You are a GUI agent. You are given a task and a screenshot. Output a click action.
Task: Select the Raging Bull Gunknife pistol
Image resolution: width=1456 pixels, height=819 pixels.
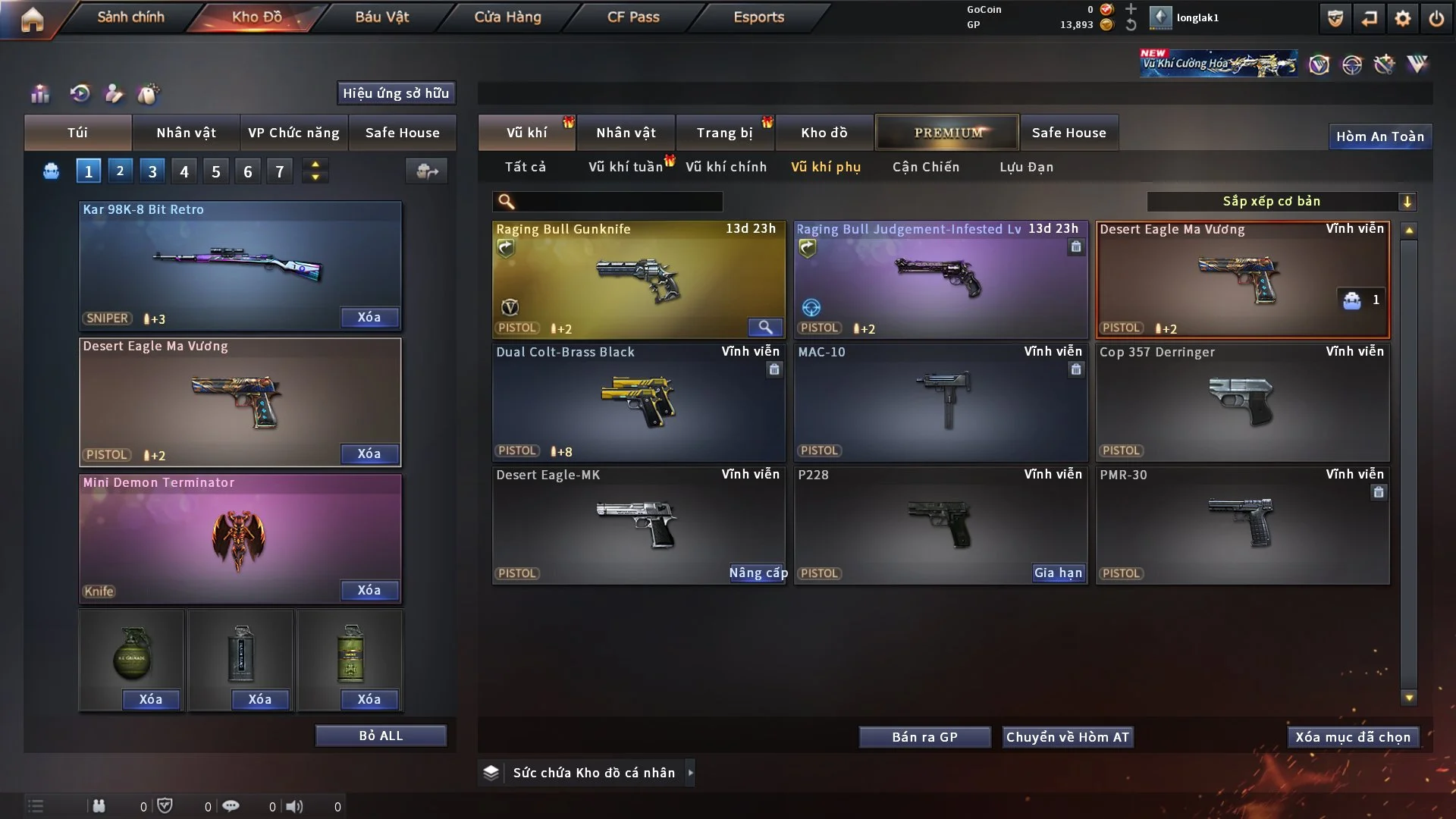pyautogui.click(x=638, y=279)
